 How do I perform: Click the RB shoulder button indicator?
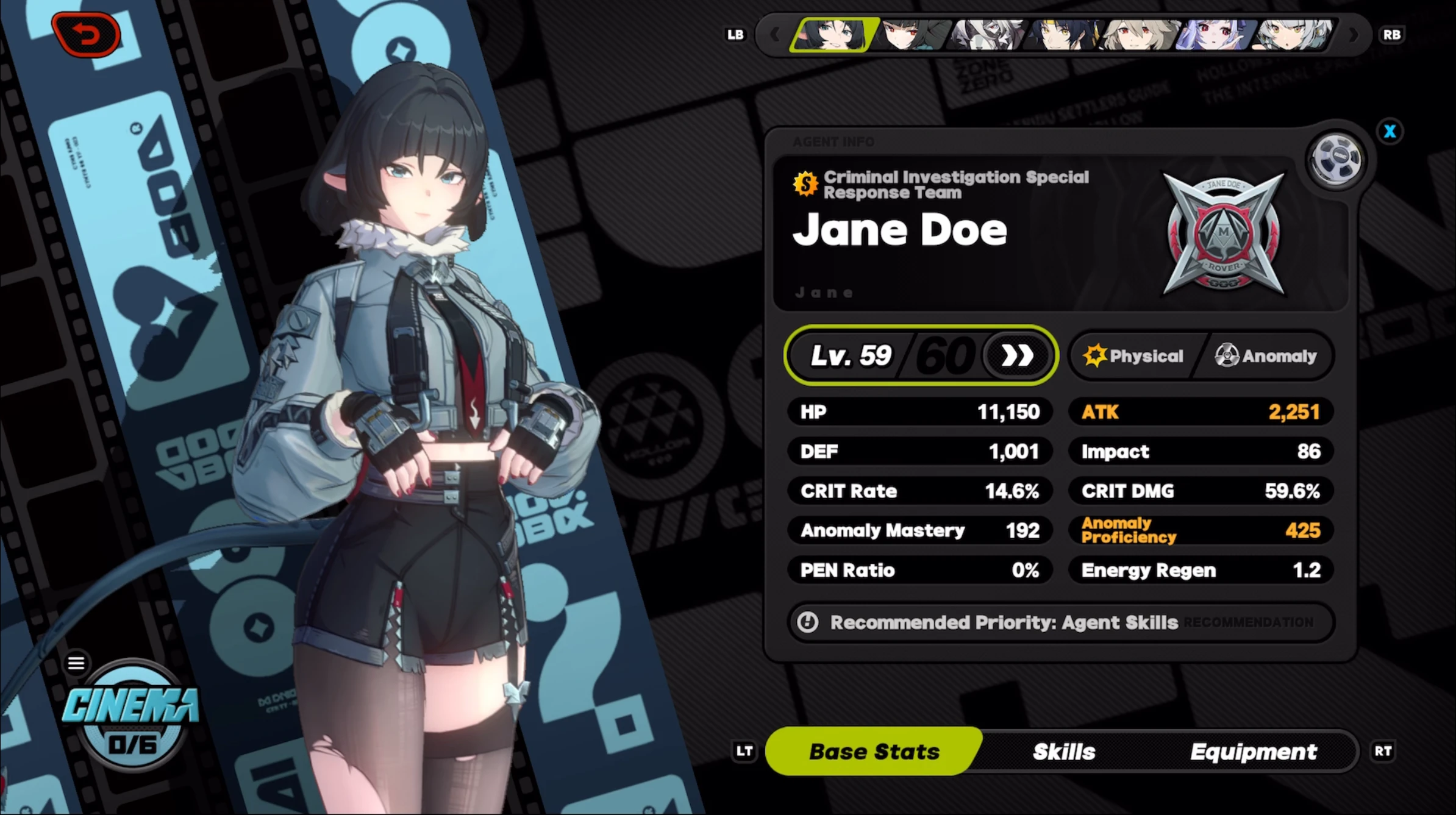tap(1391, 35)
